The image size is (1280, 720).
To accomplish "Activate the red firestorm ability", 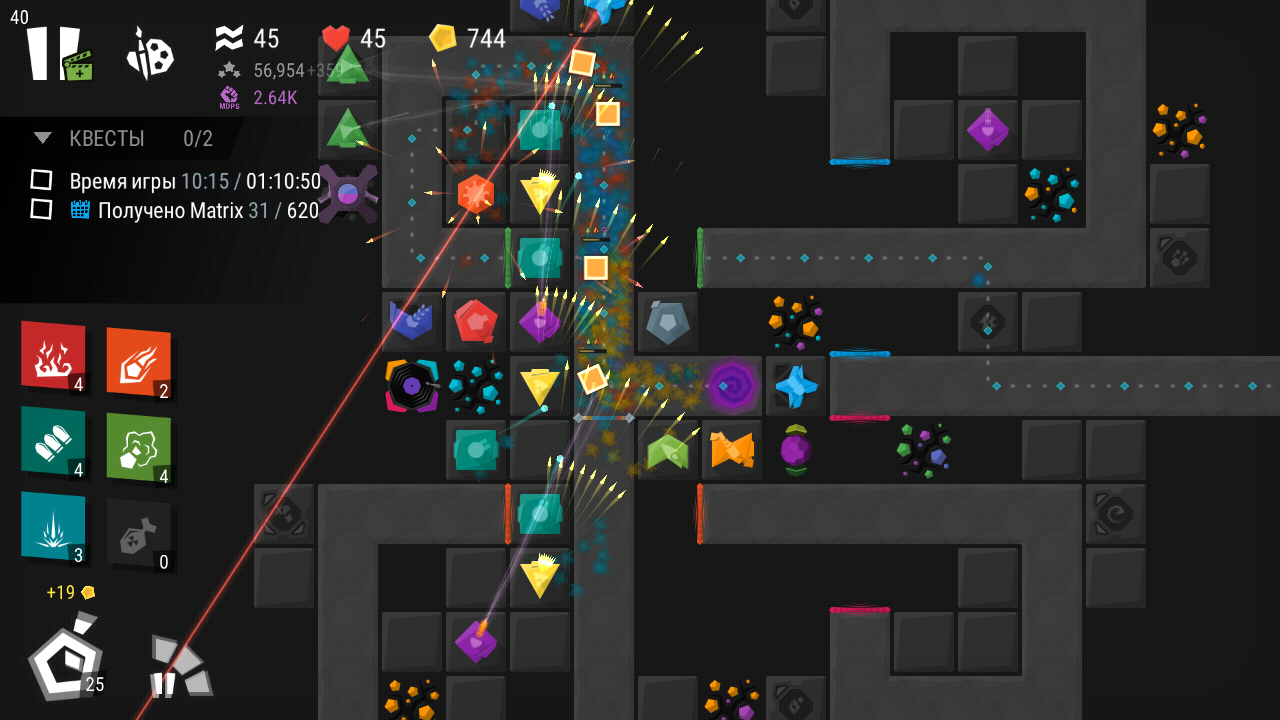I will point(53,355).
